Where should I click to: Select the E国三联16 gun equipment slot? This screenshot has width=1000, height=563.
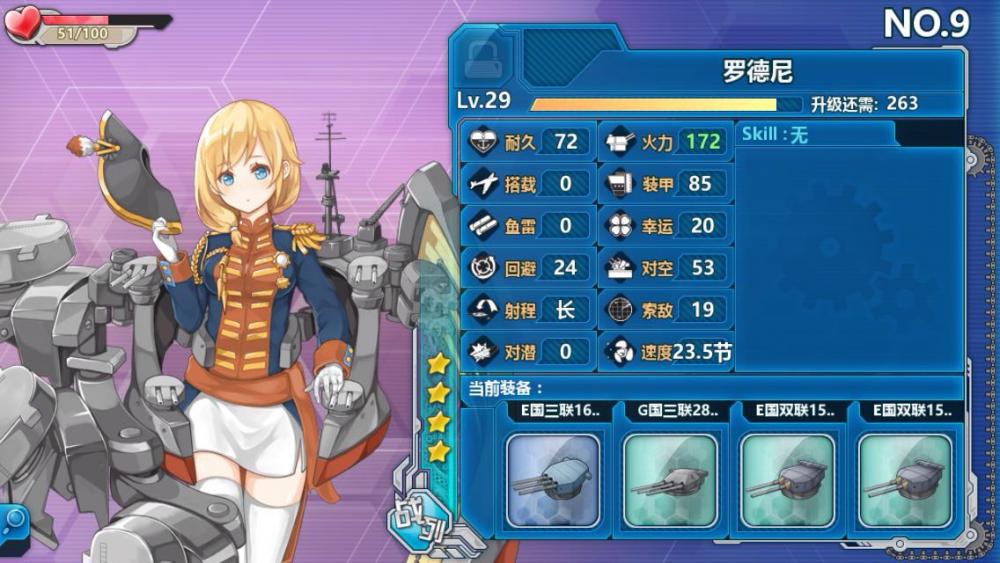(553, 480)
